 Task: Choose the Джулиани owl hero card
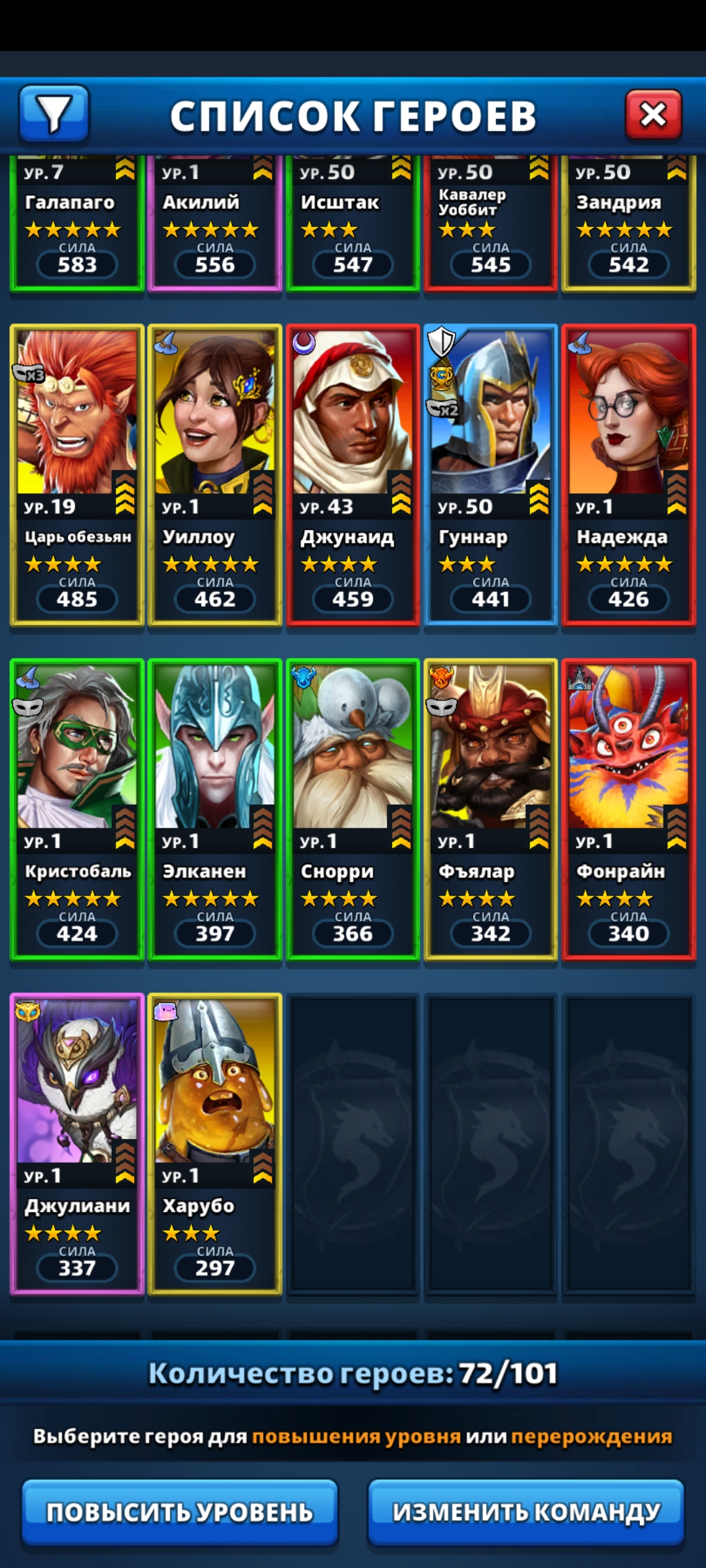click(77, 1144)
